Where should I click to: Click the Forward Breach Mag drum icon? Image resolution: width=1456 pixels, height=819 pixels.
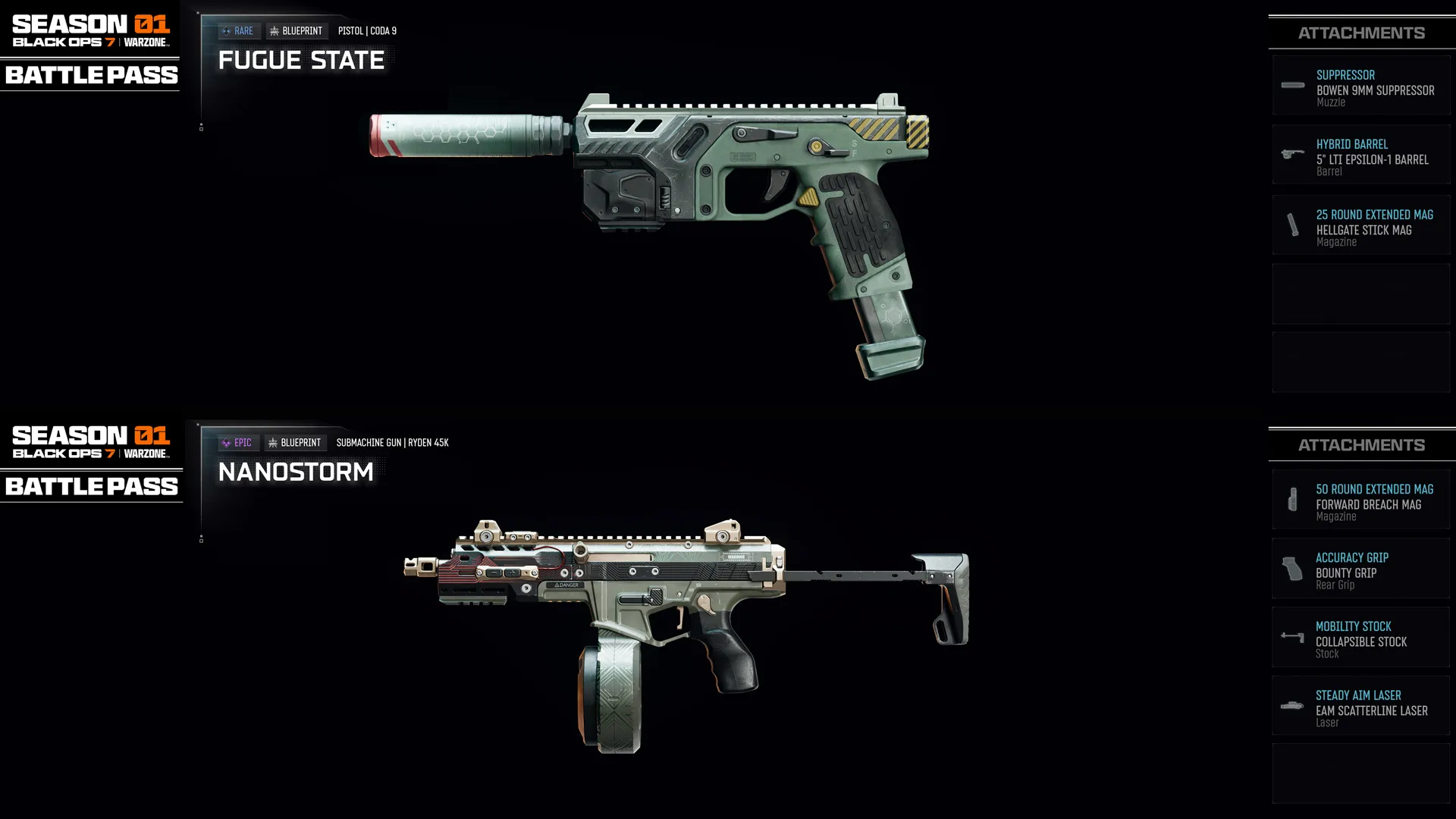[x=1291, y=500]
